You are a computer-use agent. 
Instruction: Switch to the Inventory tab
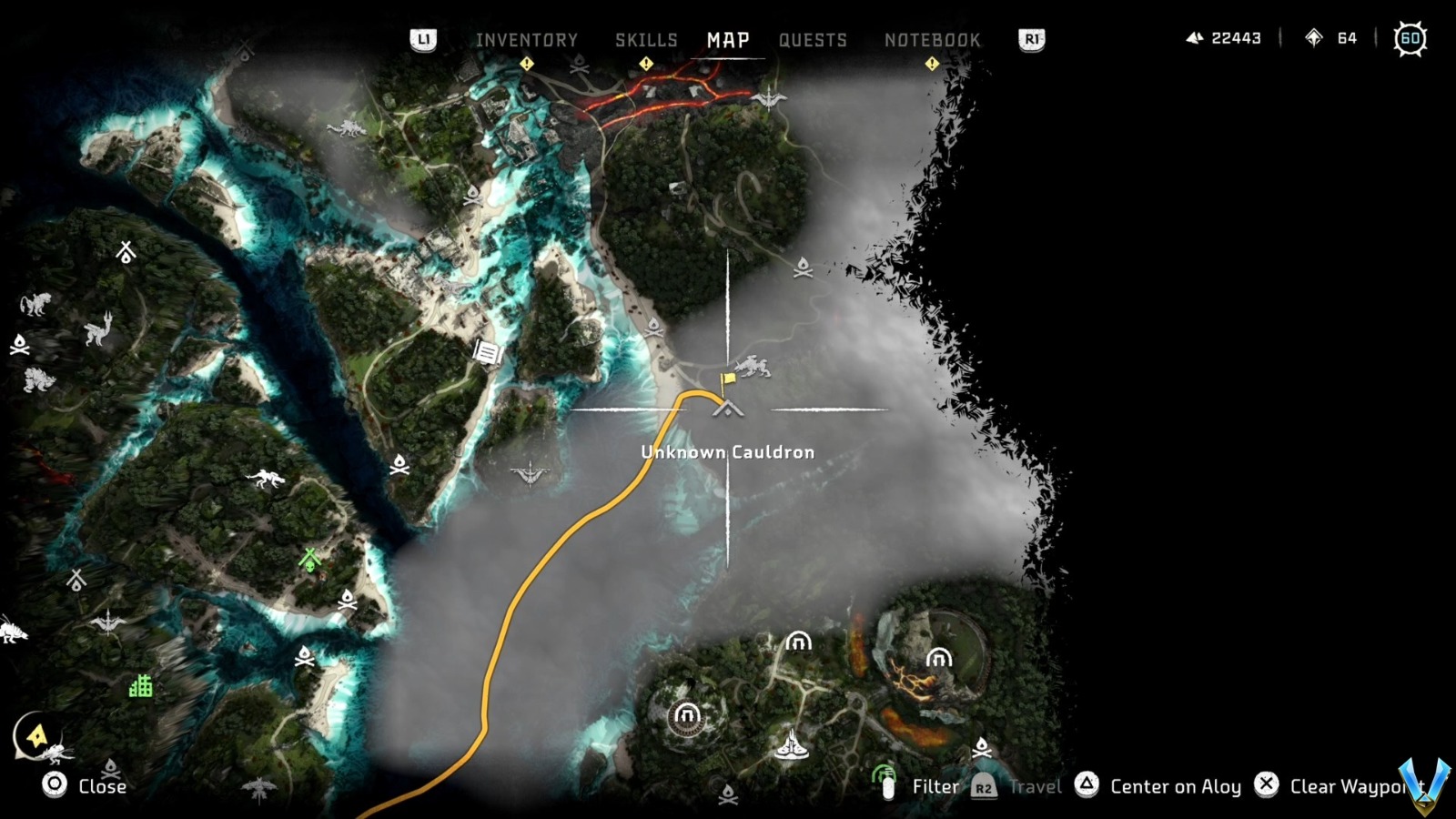526,40
